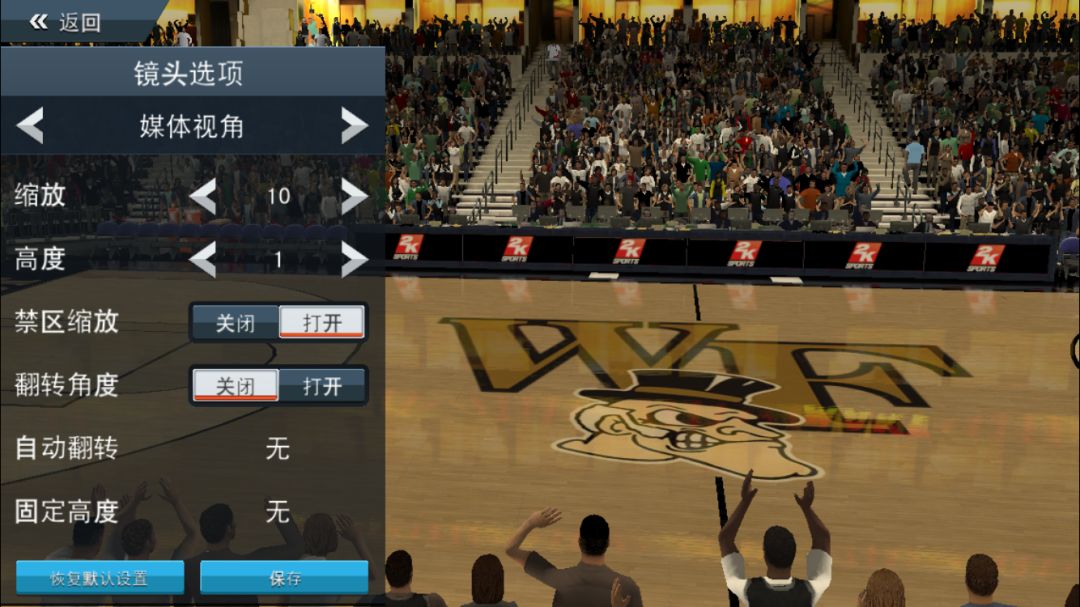The width and height of the screenshot is (1080, 607).
Task: Save camera settings with 保存
Action: click(x=284, y=578)
